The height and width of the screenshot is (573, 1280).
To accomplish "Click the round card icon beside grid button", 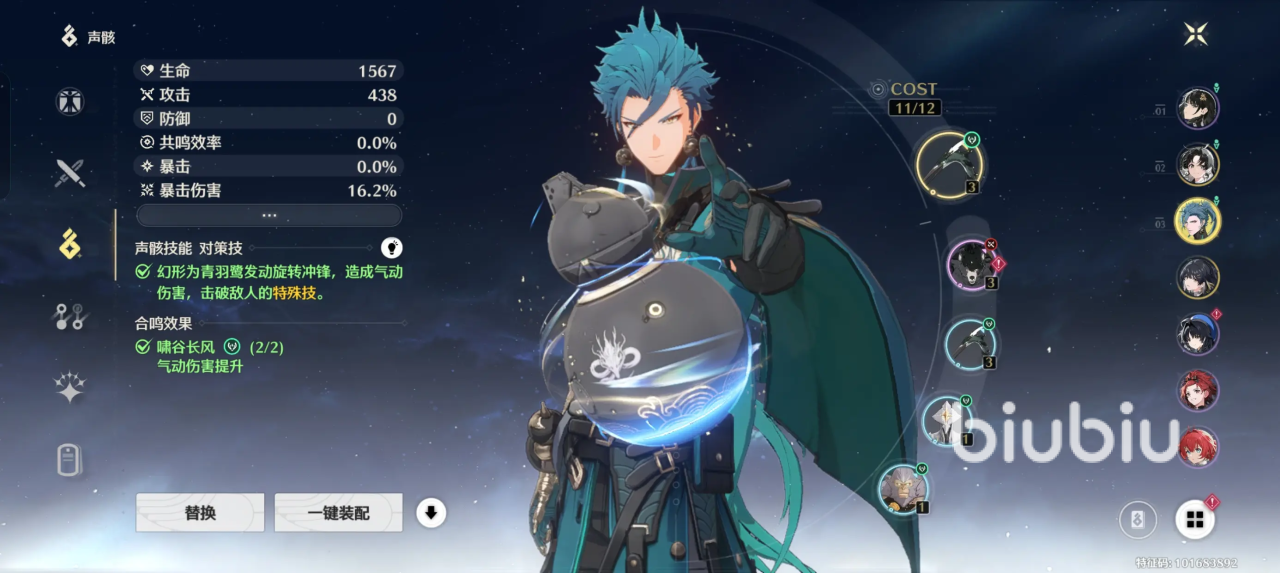I will (1138, 520).
